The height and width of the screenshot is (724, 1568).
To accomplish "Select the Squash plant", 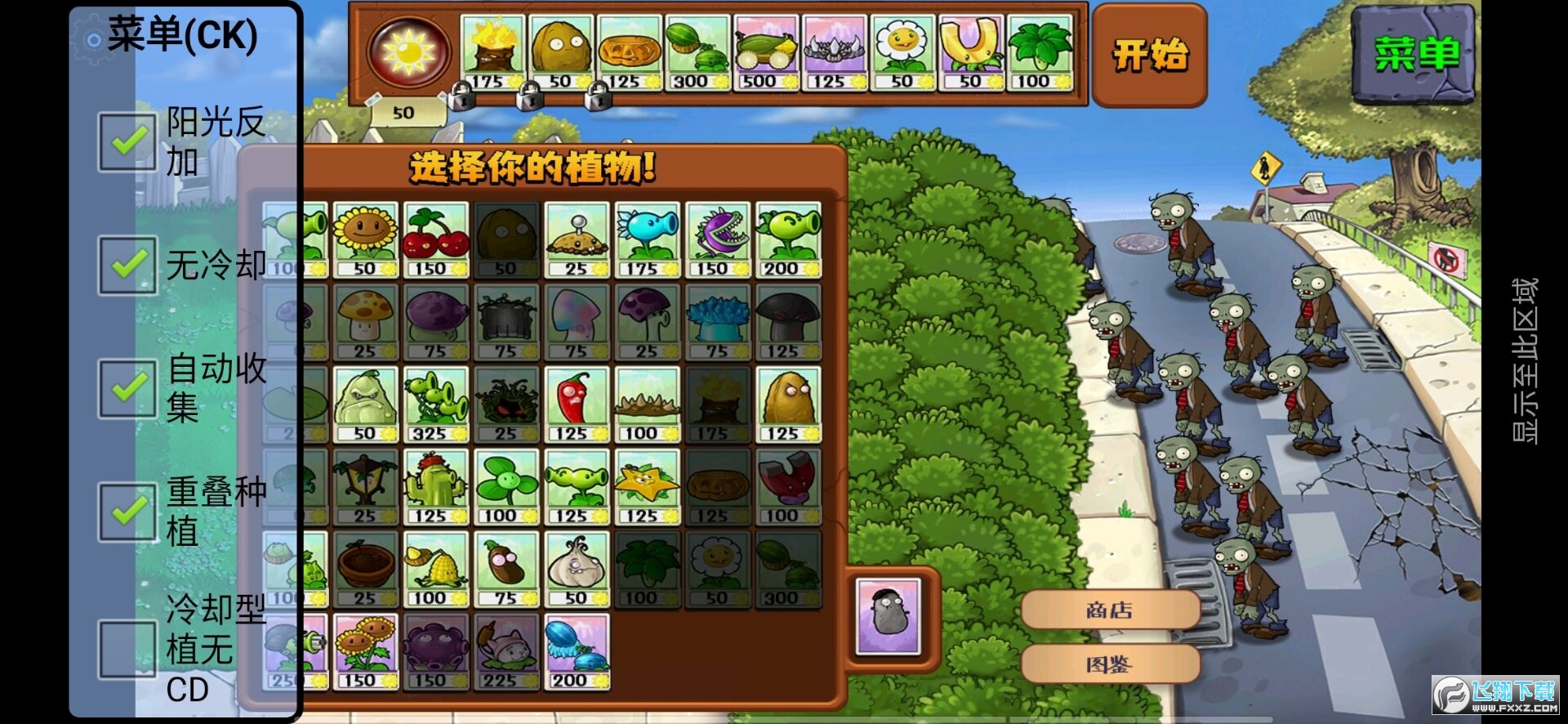I will (x=365, y=400).
